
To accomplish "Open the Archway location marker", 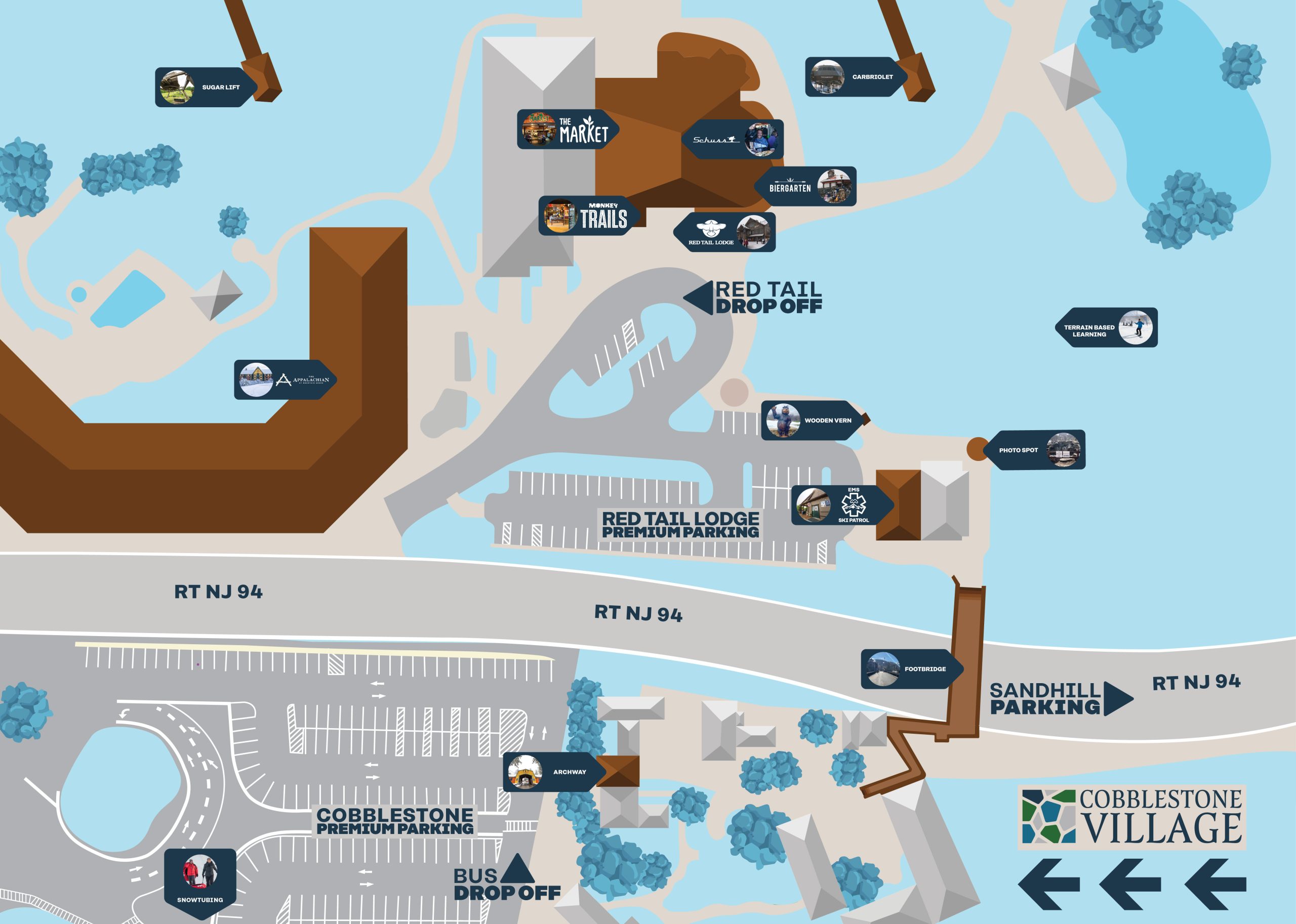I will point(550,772).
